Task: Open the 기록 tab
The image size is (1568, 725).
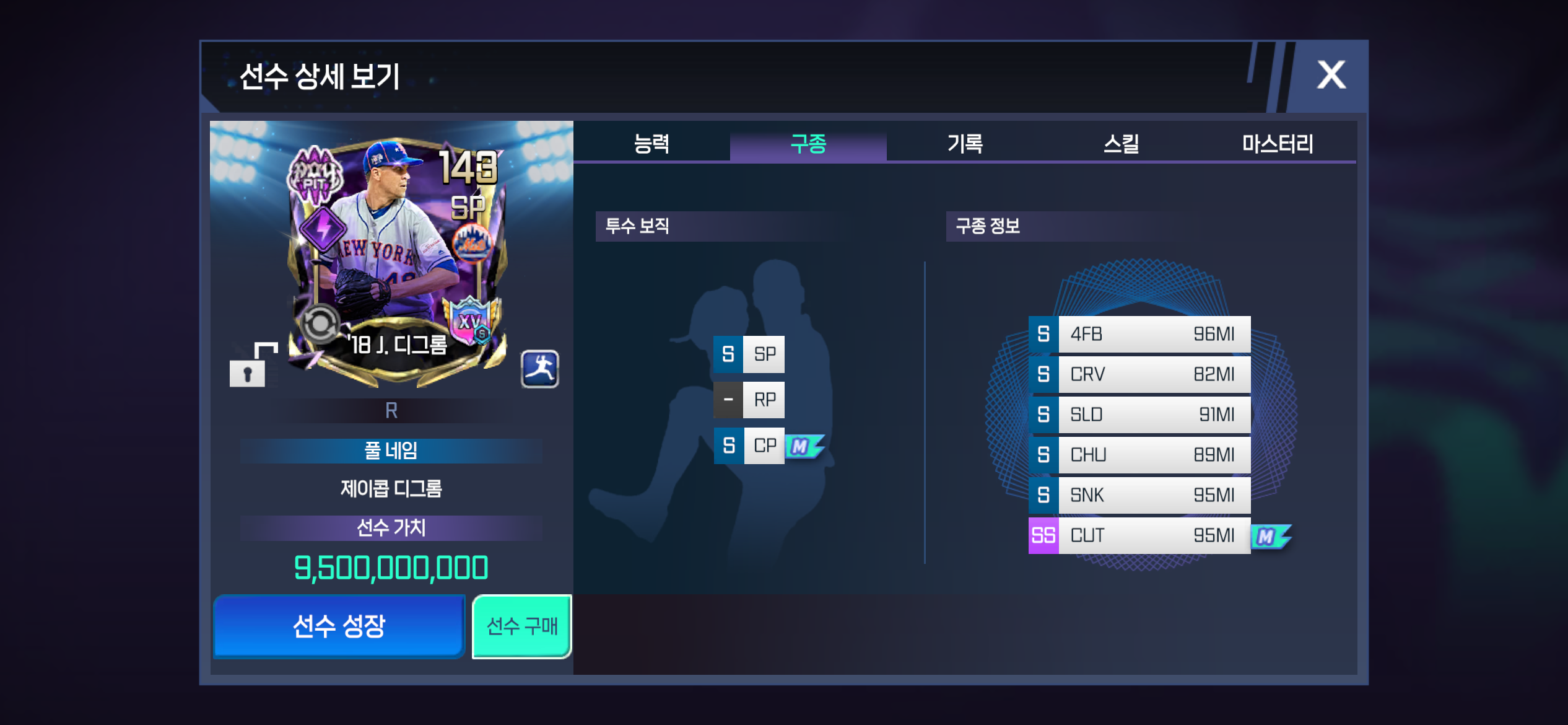Action: click(965, 144)
